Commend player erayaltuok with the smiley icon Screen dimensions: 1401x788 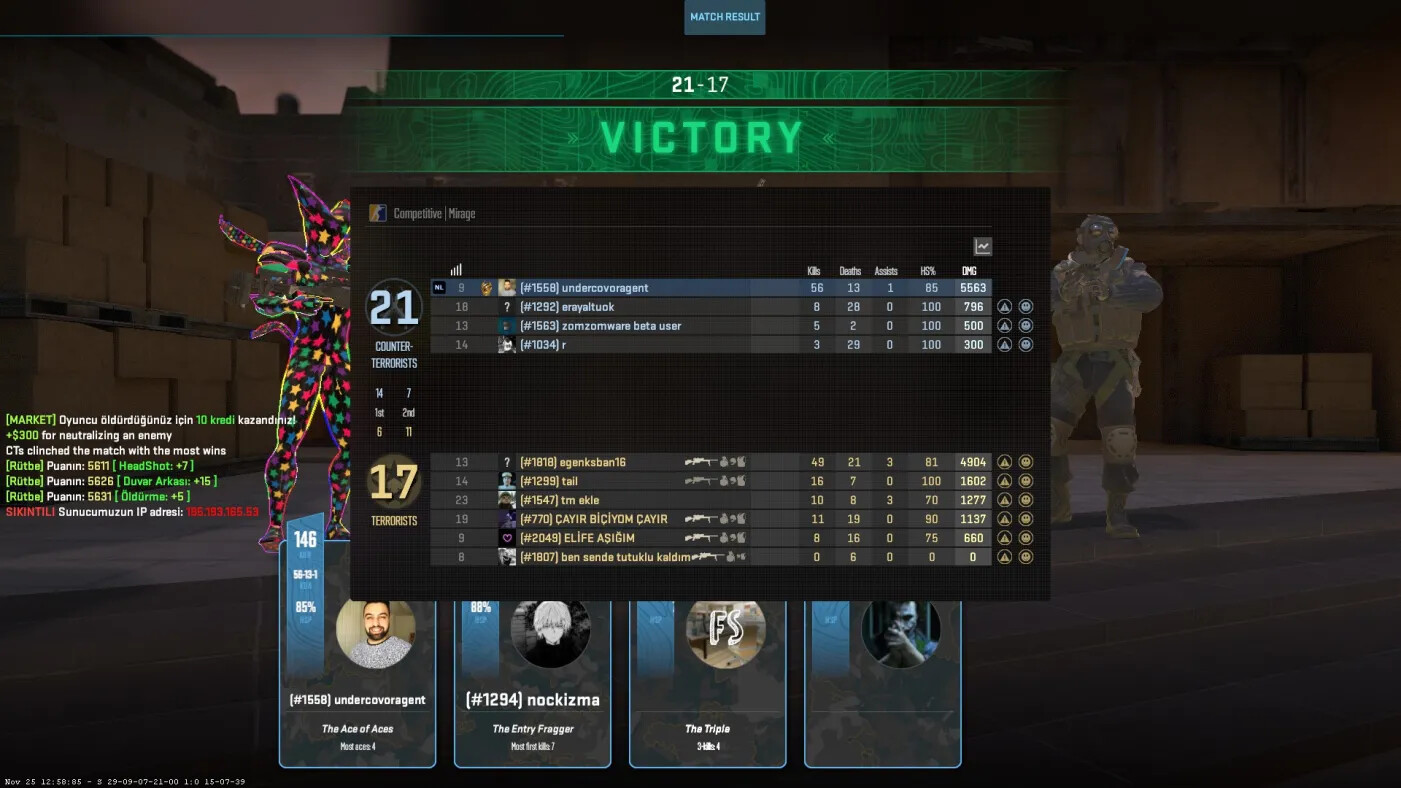1025,307
